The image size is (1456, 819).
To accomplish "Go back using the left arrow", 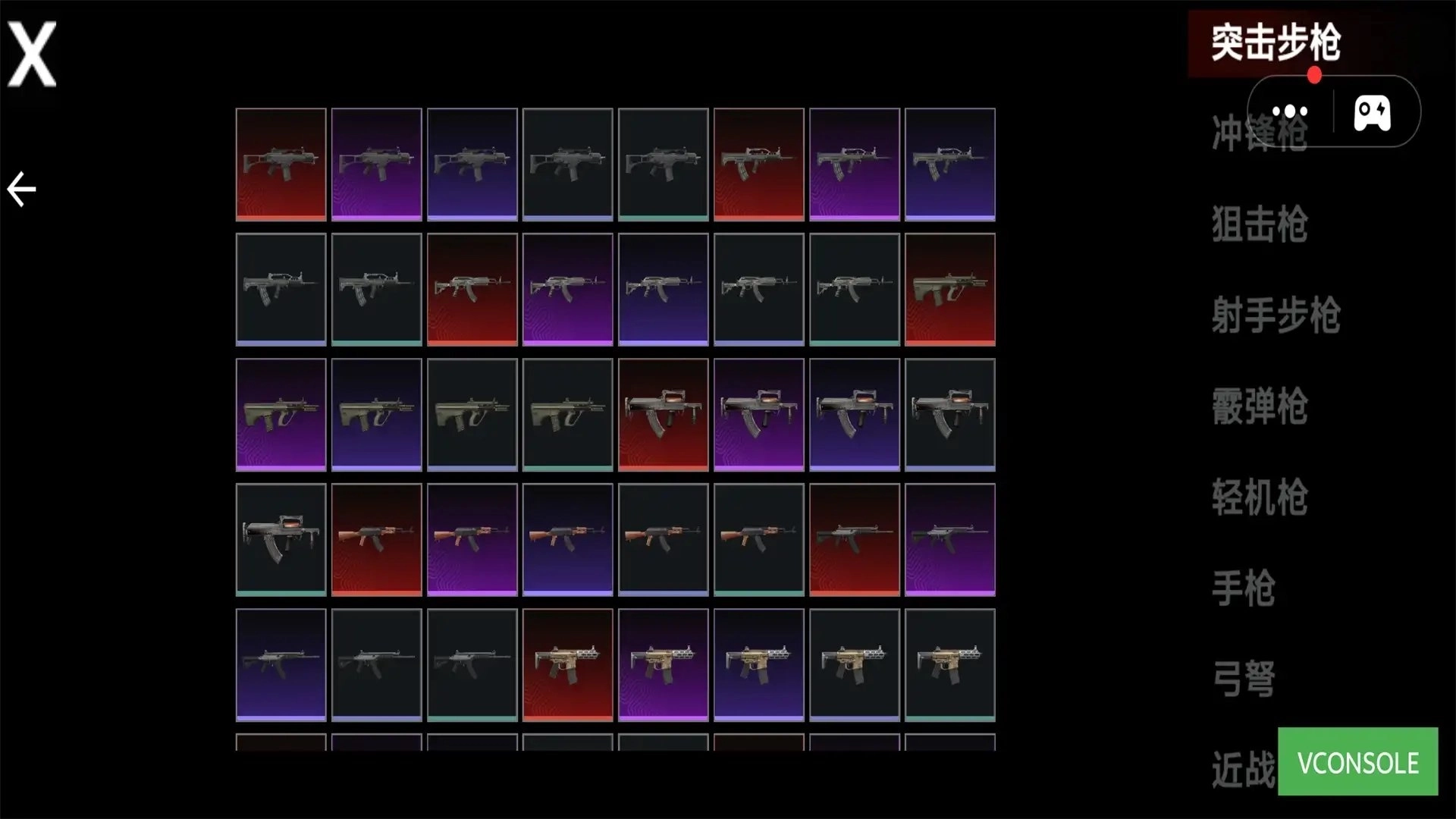I will pyautogui.click(x=21, y=189).
